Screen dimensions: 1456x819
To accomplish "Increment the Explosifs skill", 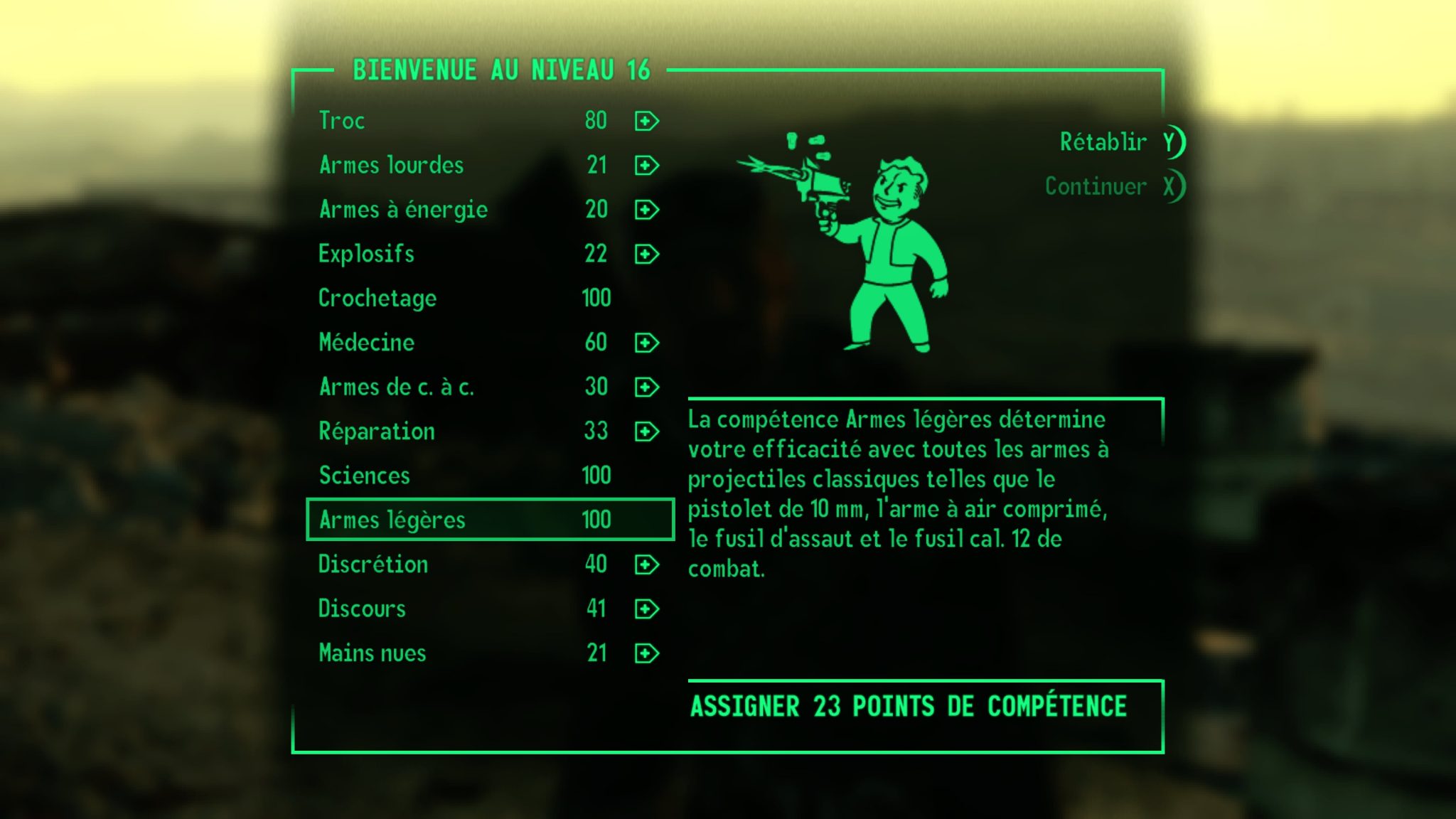I will click(646, 254).
